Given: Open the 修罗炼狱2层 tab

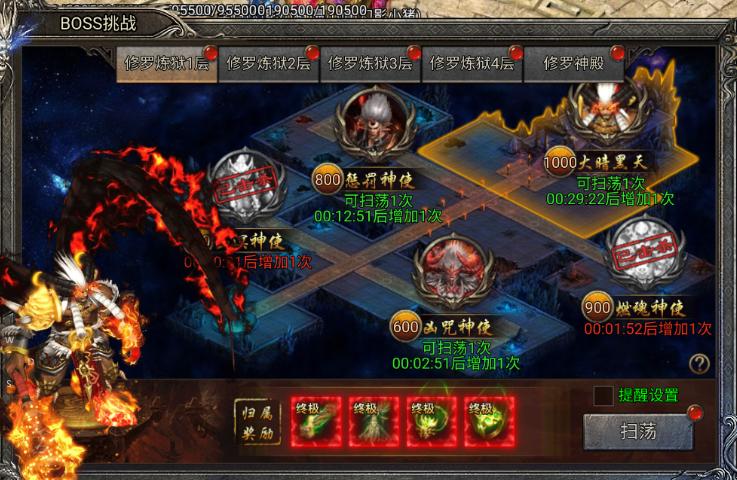Looking at the screenshot, I should [x=268, y=63].
